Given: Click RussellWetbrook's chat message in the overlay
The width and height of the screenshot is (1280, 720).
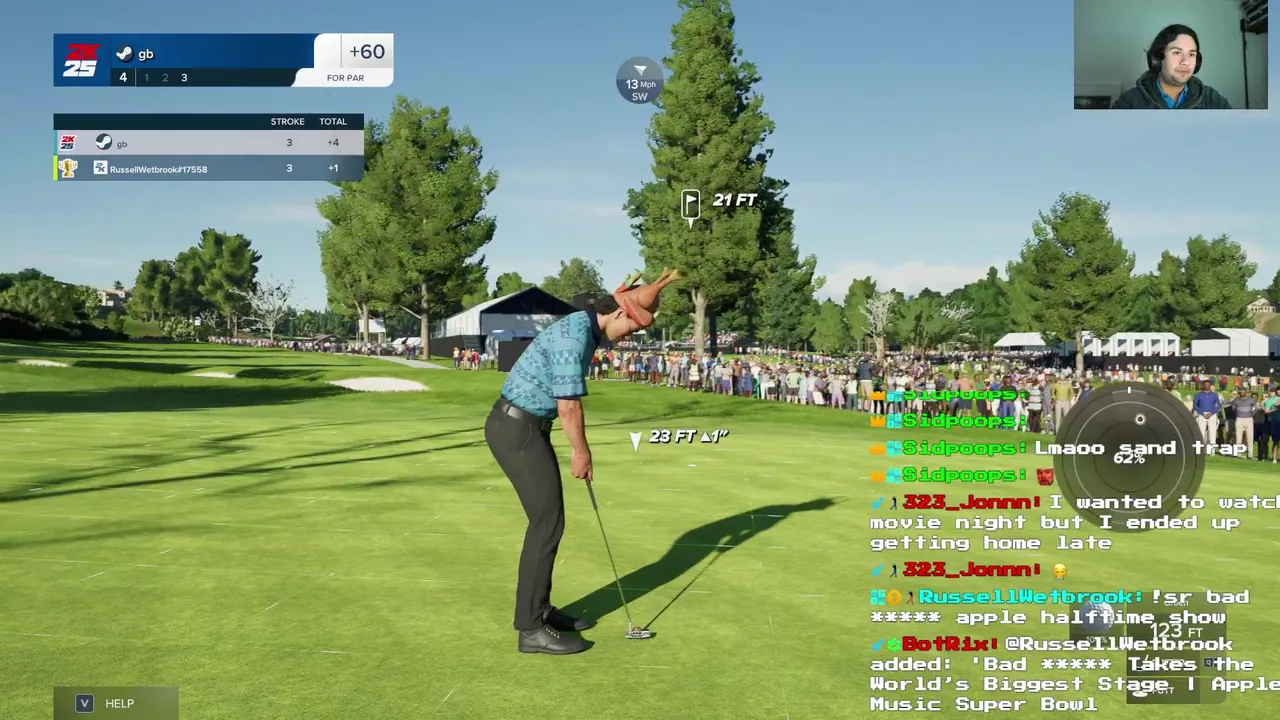Looking at the screenshot, I should point(1060,607).
